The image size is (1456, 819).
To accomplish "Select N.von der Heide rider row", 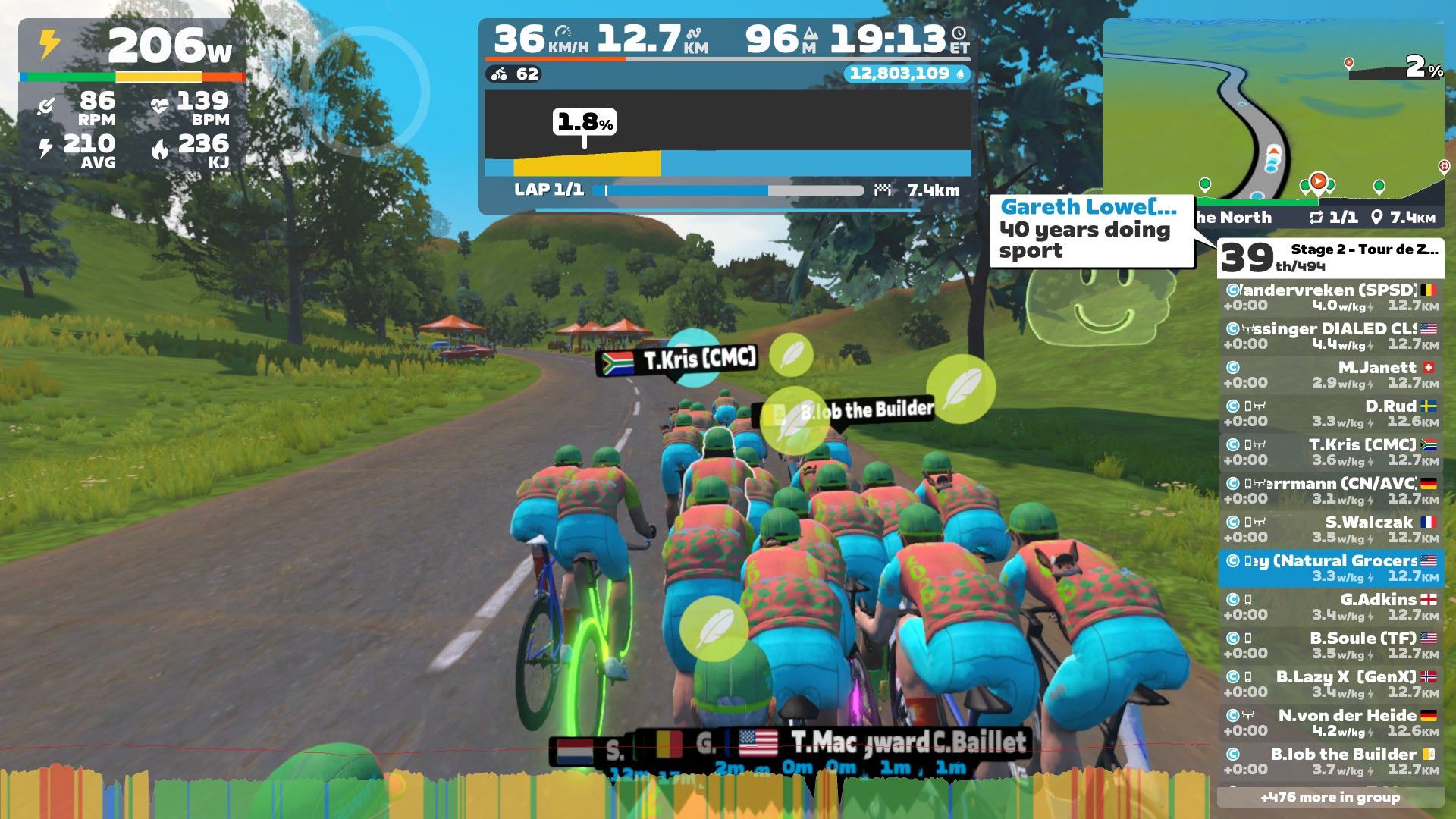I will click(1330, 723).
